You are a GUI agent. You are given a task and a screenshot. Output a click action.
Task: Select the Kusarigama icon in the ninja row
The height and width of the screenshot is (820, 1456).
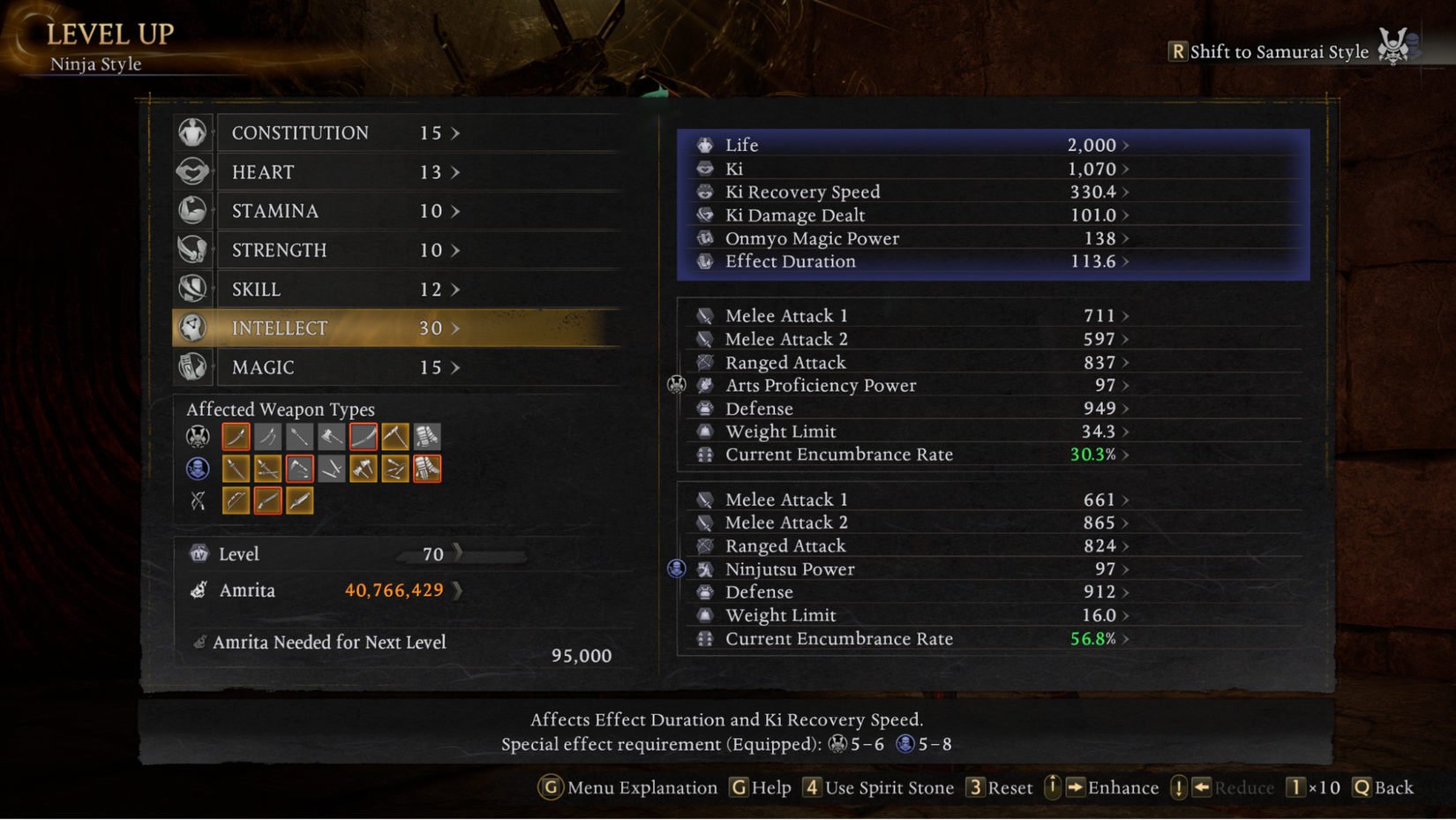pyautogui.click(x=300, y=468)
